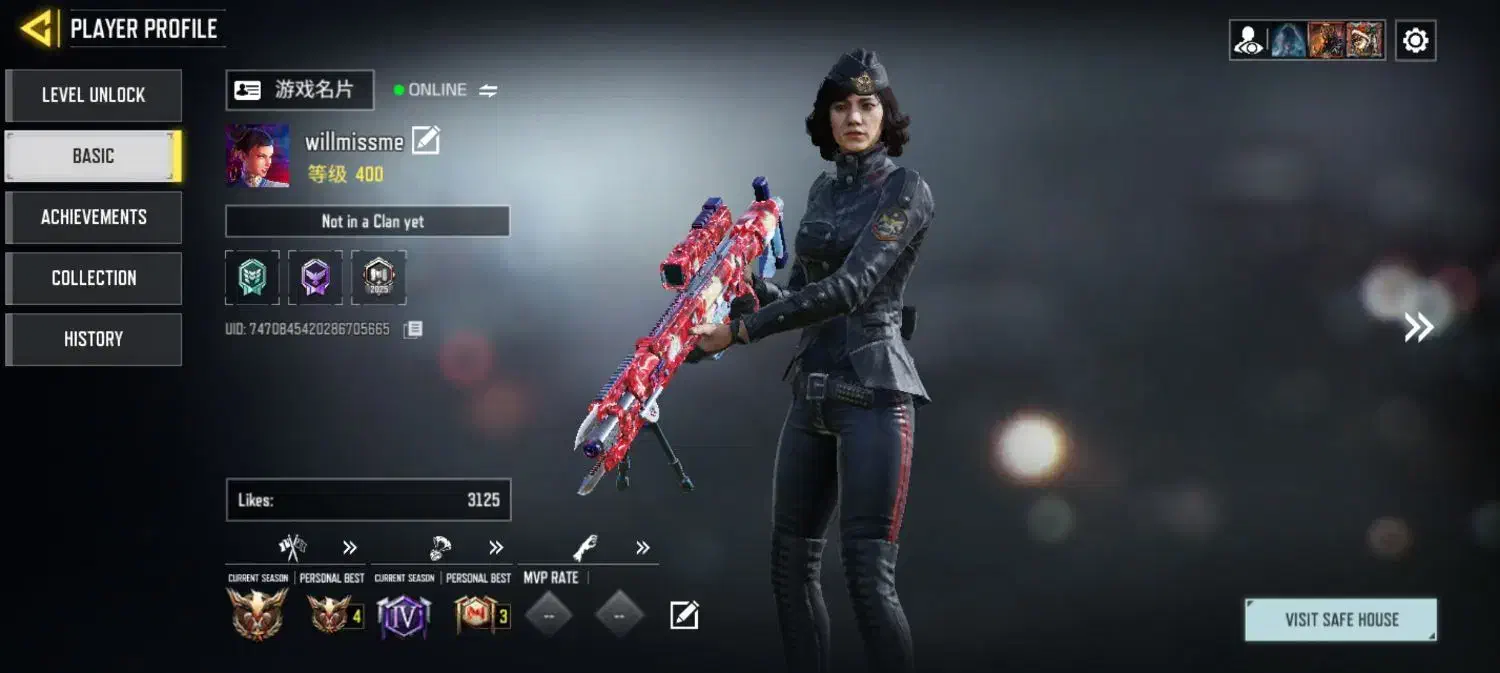
Task: Expand the multiplayer ranked stats arrow
Action: (350, 547)
